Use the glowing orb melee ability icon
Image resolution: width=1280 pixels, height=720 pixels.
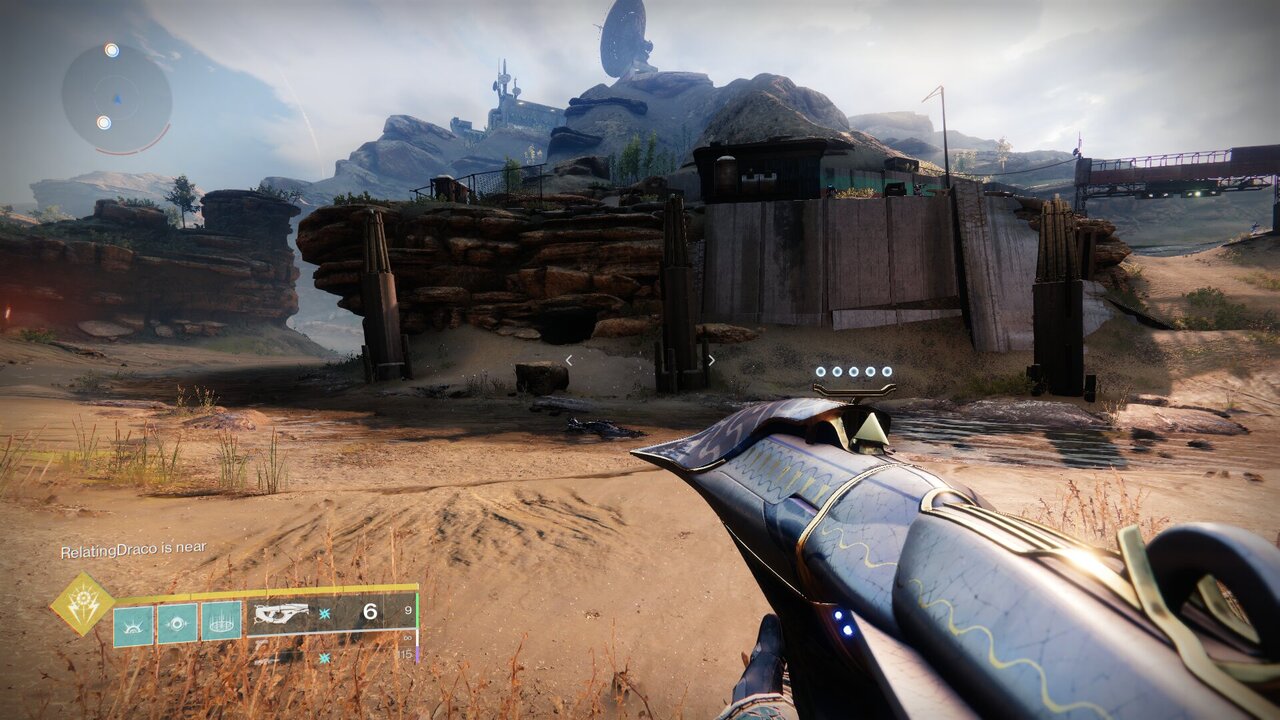coord(177,624)
